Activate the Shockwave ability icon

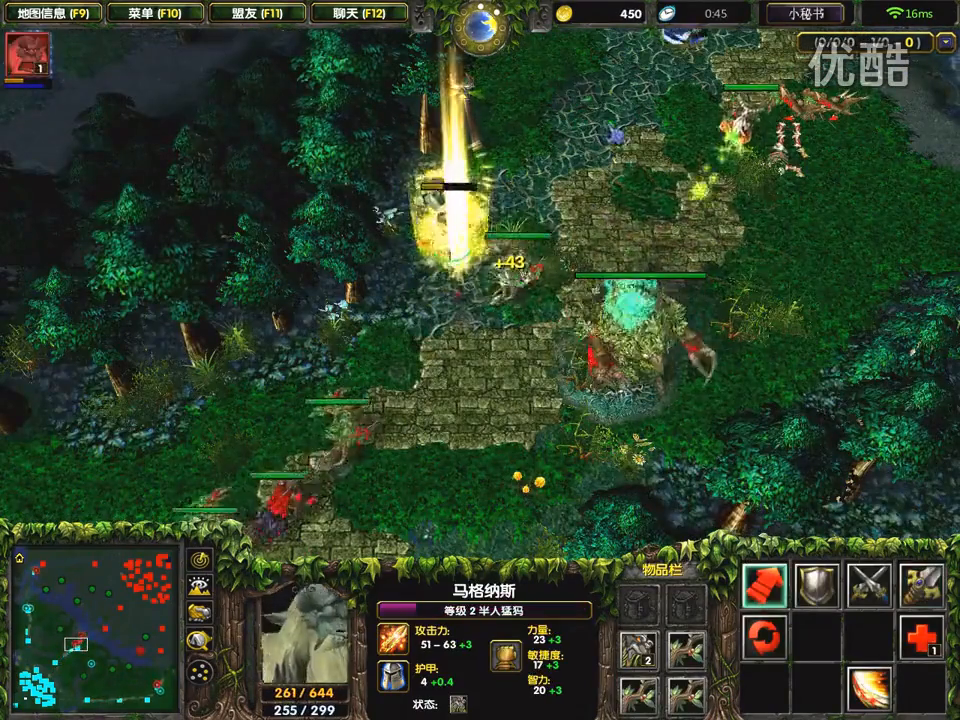869,688
